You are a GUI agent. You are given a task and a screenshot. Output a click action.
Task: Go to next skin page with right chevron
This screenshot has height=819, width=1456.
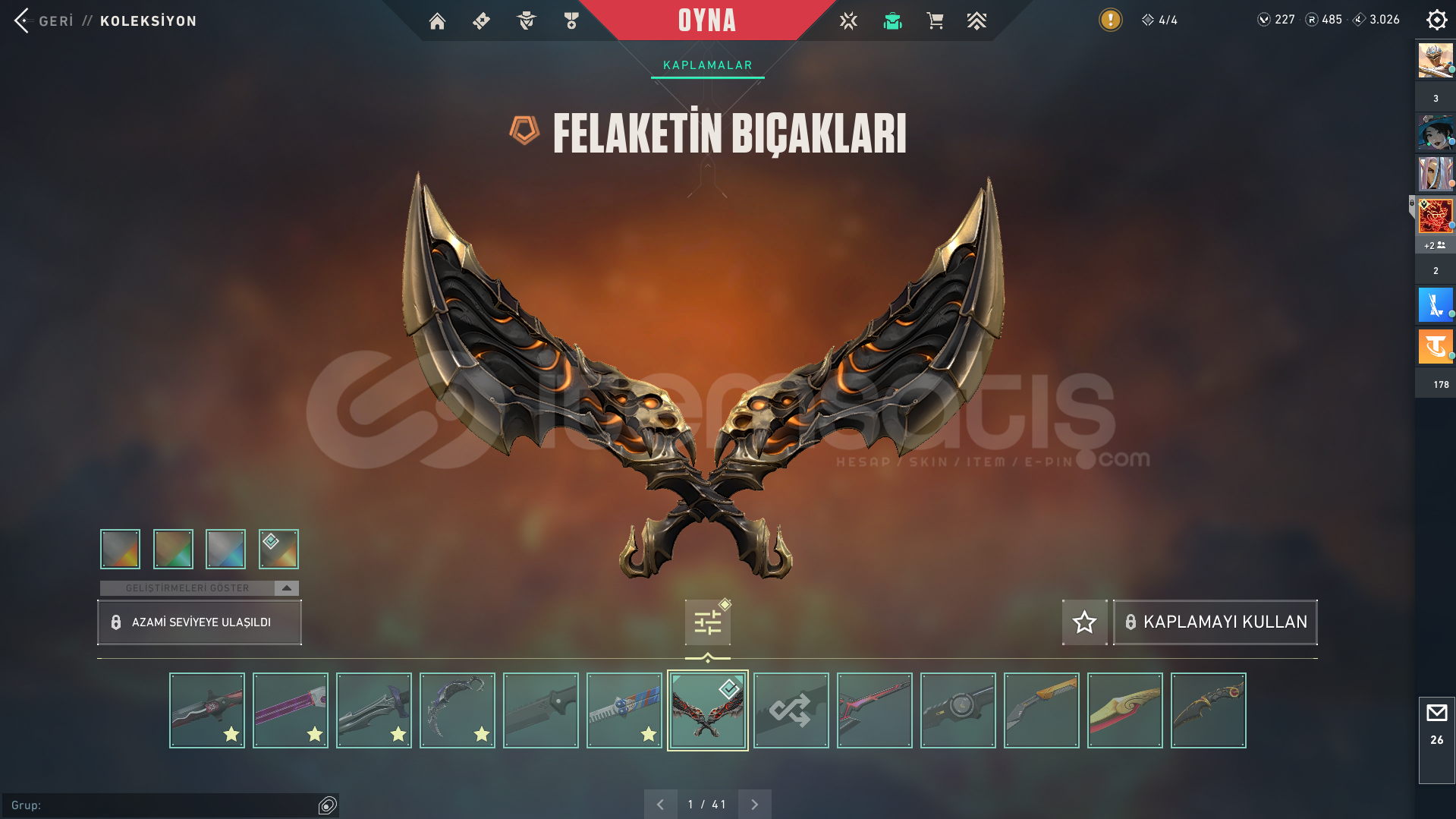point(754,803)
